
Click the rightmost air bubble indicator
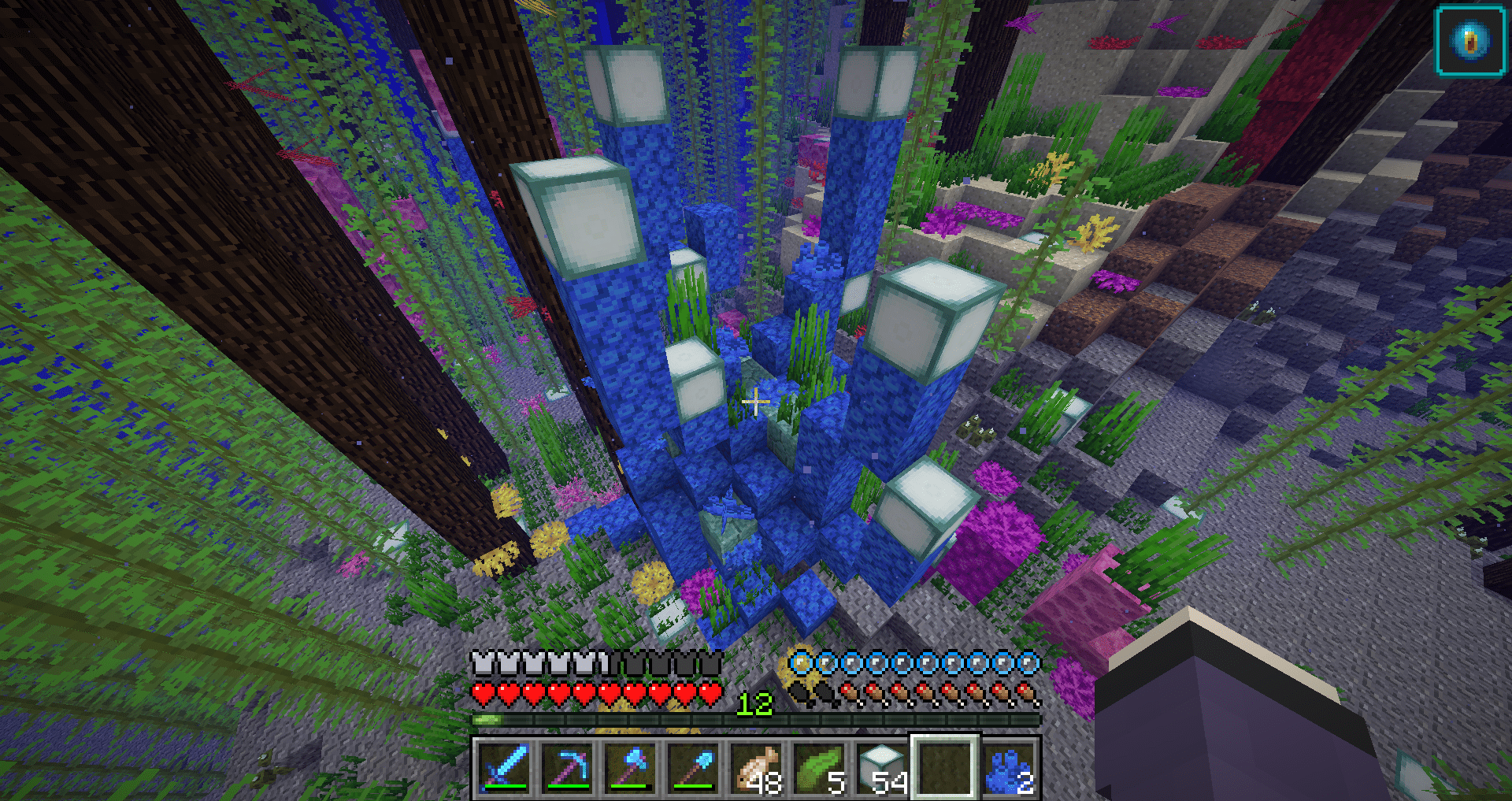click(1029, 664)
